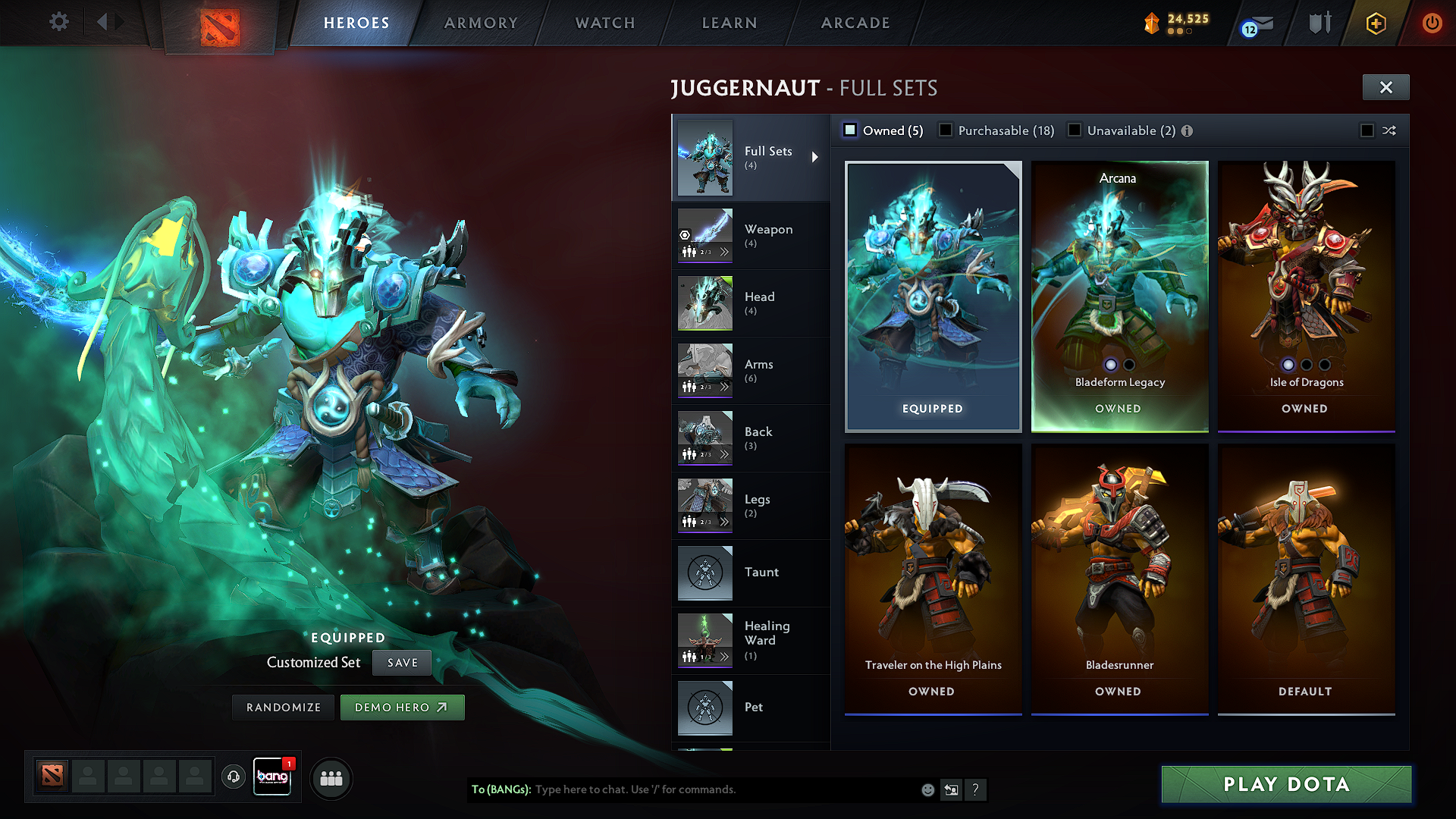The height and width of the screenshot is (819, 1456).
Task: Expand the Full Sets category arrow
Action: click(816, 157)
